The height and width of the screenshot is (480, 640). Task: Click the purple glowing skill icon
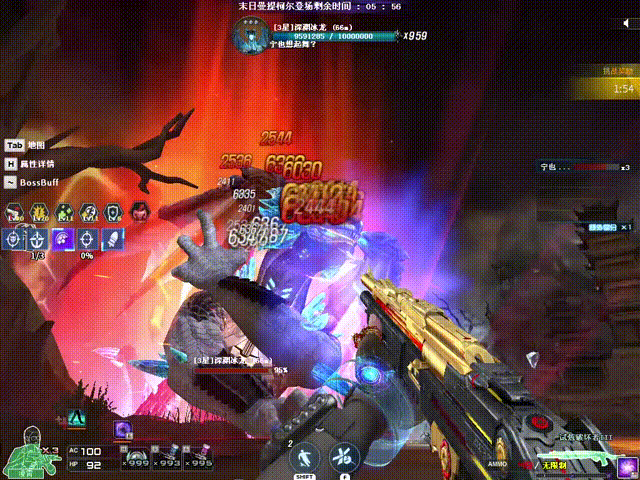(64, 239)
